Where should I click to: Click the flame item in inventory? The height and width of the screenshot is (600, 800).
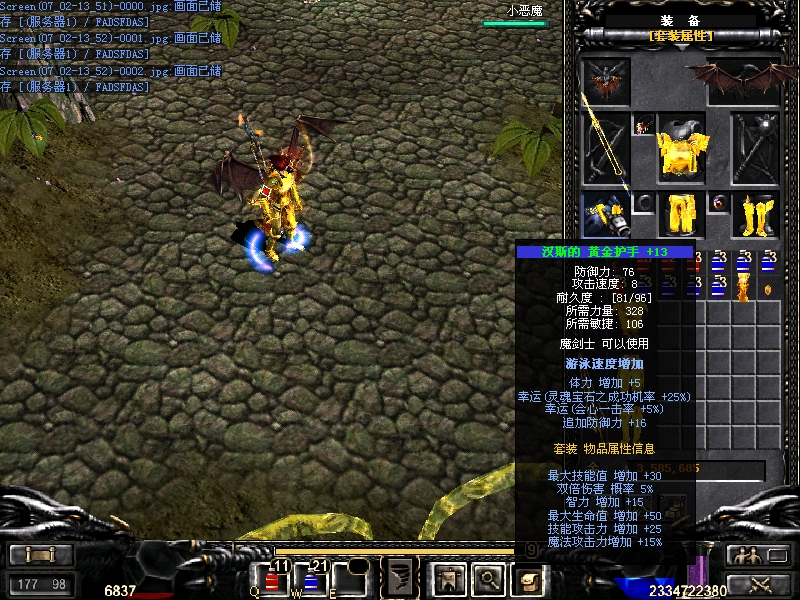[x=743, y=288]
